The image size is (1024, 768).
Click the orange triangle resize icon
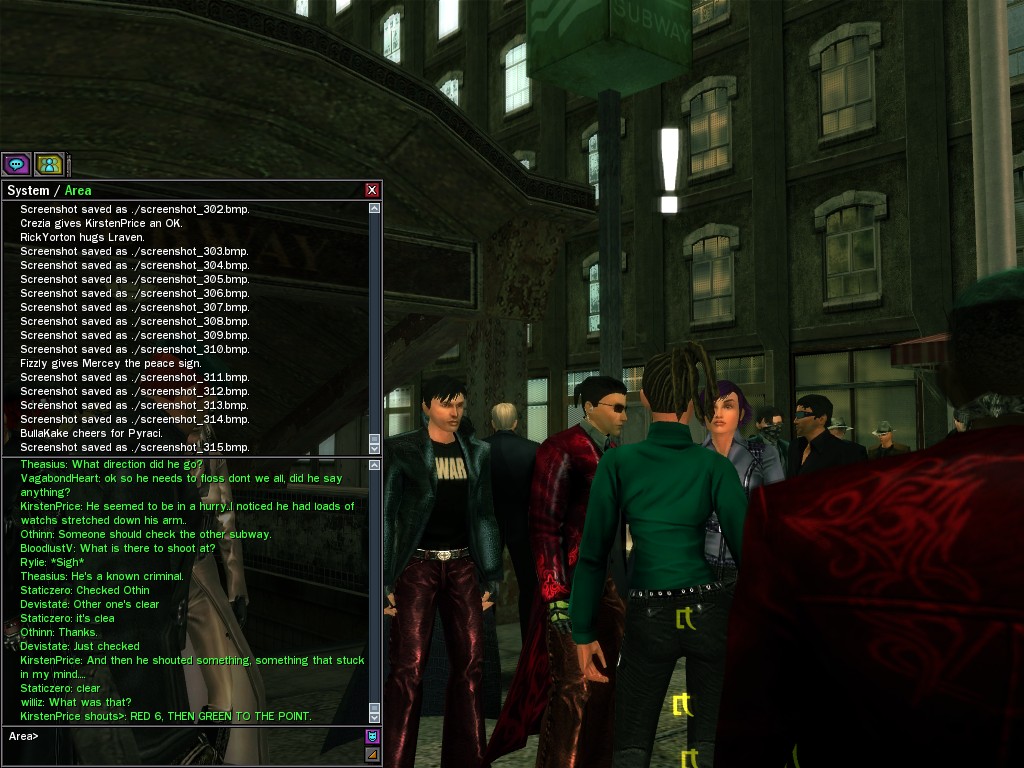coord(373,754)
